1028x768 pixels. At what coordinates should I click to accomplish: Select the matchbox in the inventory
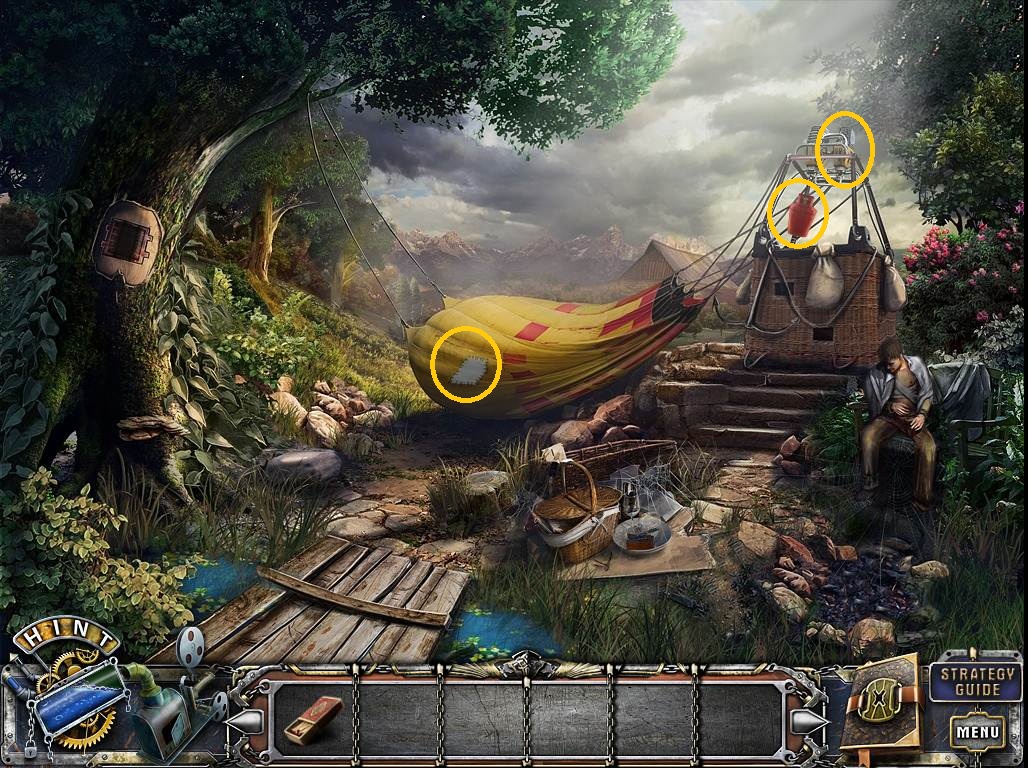[x=312, y=719]
